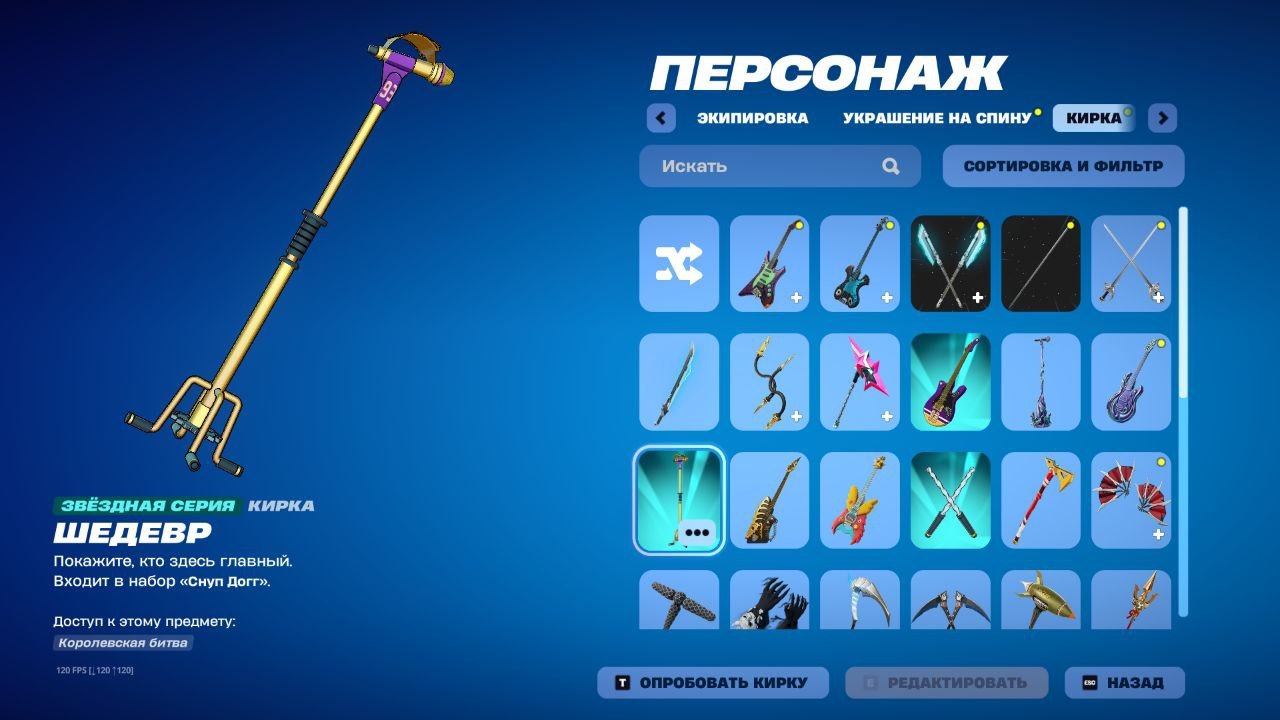Select the crossed rapier swords pickaxe
The width and height of the screenshot is (1280, 720).
(1131, 263)
